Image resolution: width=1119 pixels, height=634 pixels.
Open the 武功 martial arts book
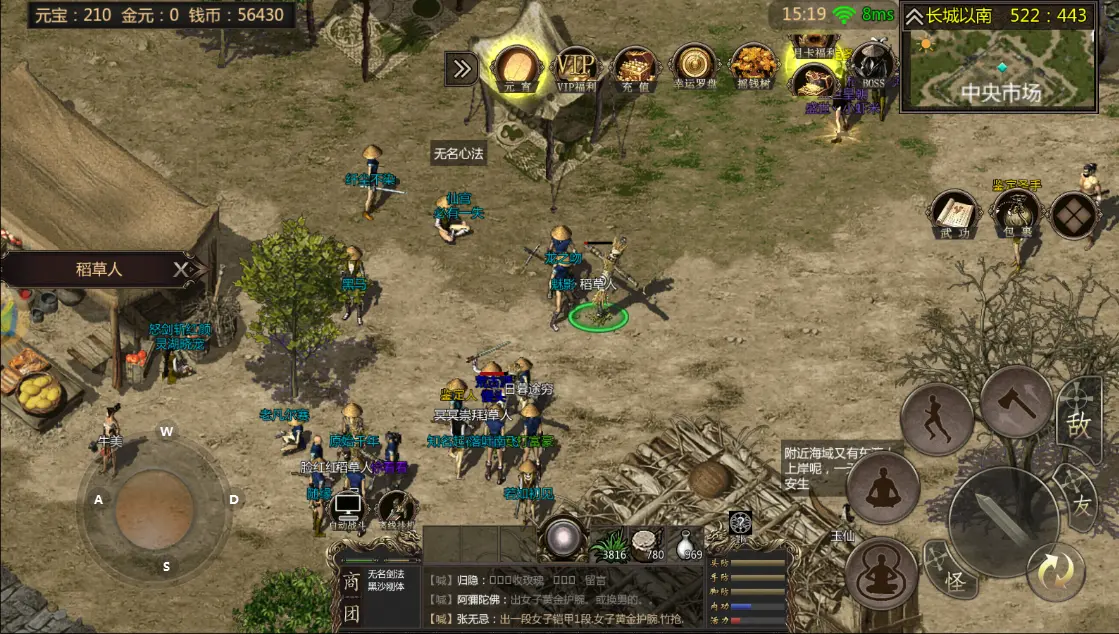954,214
